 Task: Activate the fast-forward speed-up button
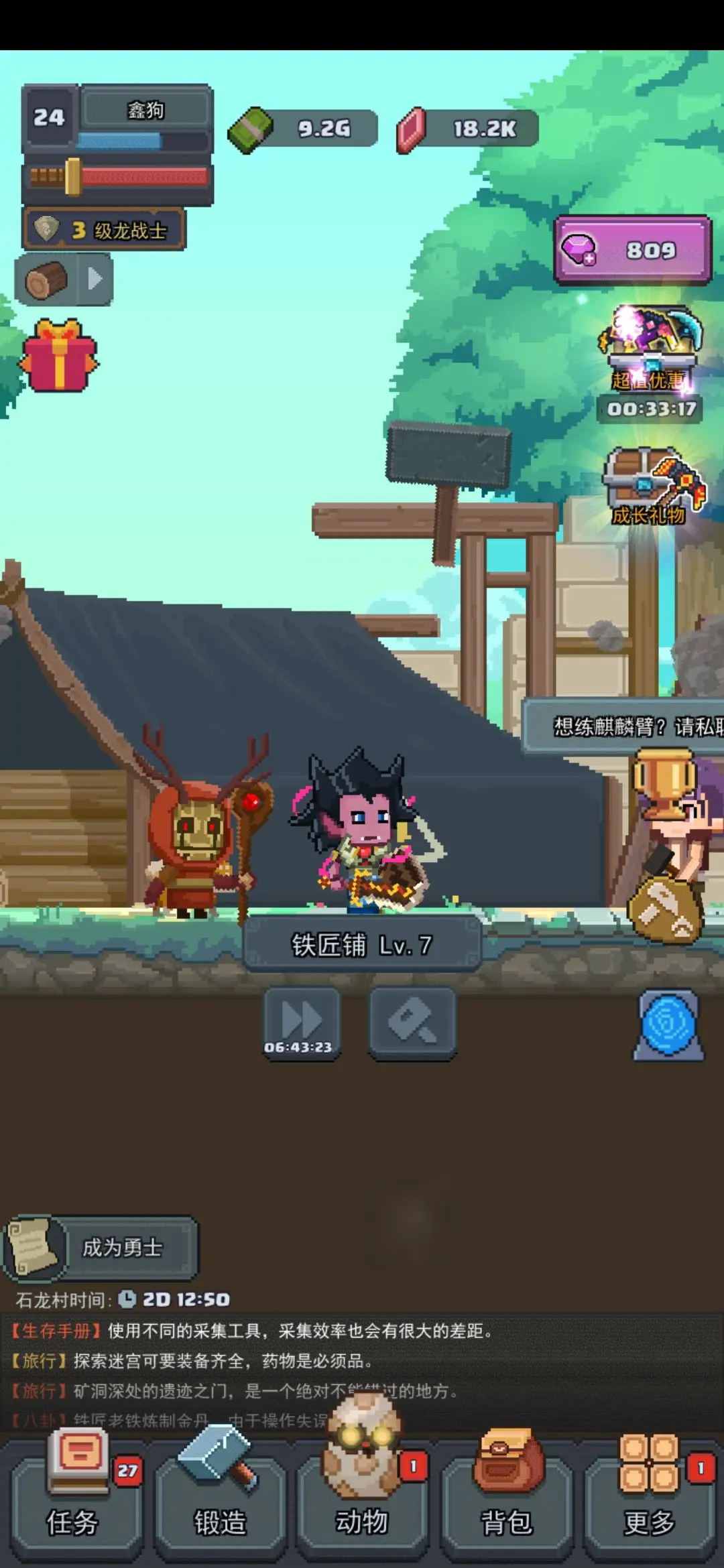[300, 1023]
